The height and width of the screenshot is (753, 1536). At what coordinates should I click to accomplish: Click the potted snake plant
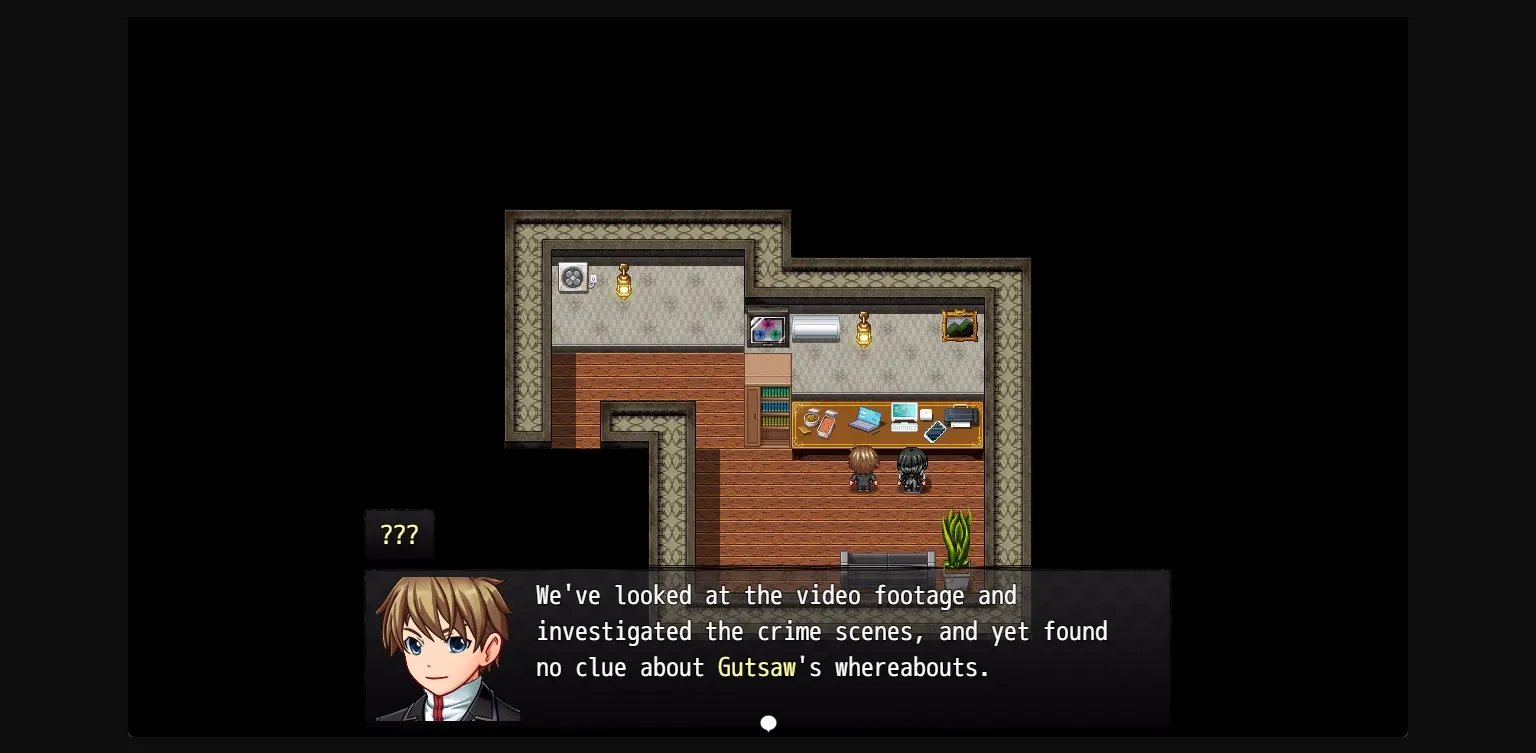(x=957, y=540)
